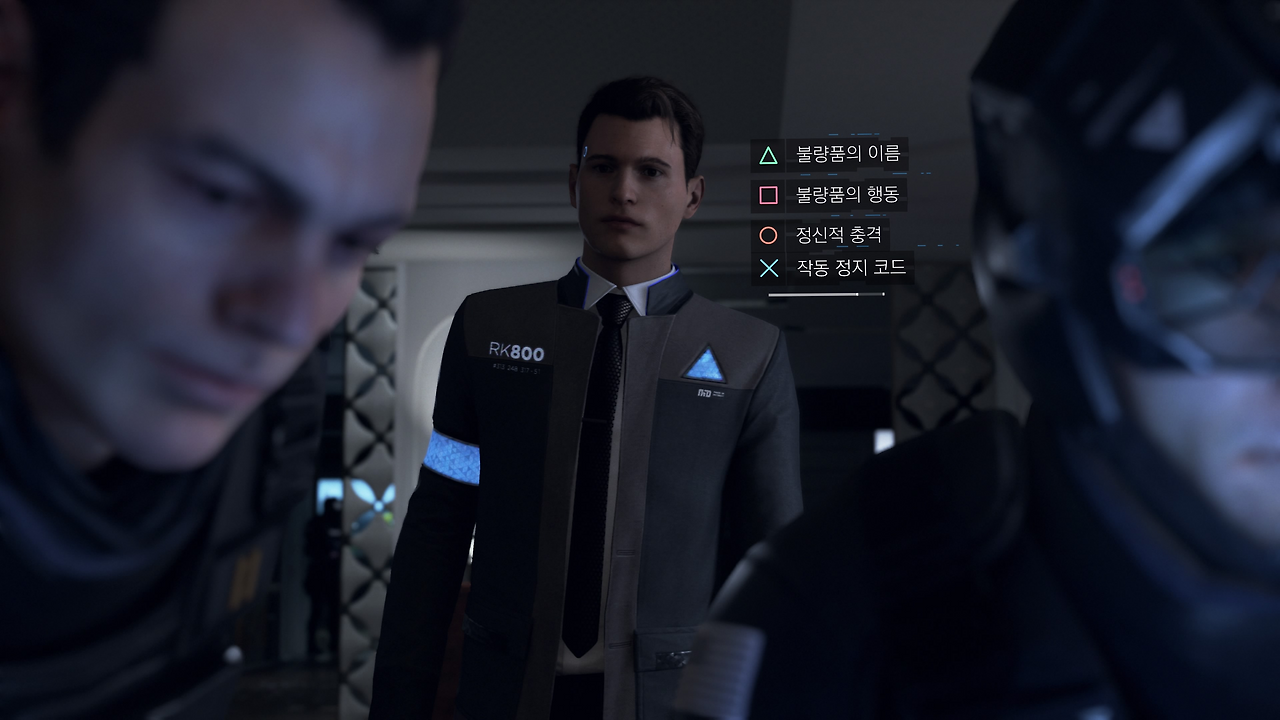Click the CyberLife logo below the chest badge

click(x=707, y=393)
